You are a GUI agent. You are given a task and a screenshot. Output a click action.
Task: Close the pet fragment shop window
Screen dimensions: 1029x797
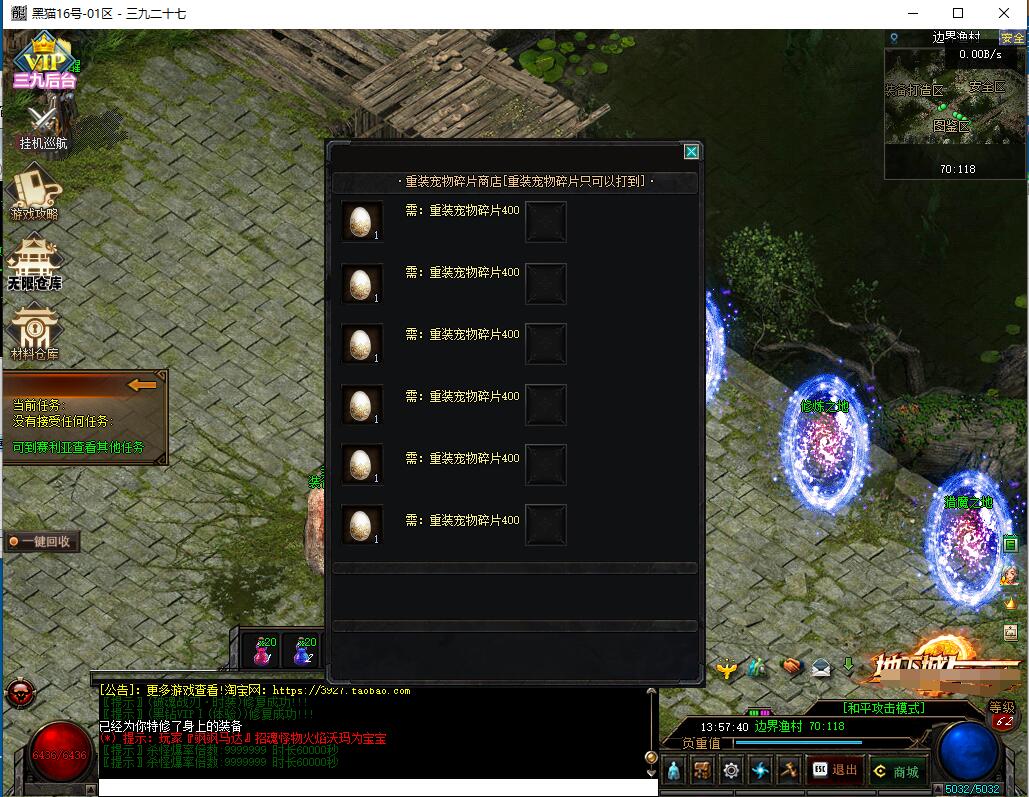(x=690, y=152)
